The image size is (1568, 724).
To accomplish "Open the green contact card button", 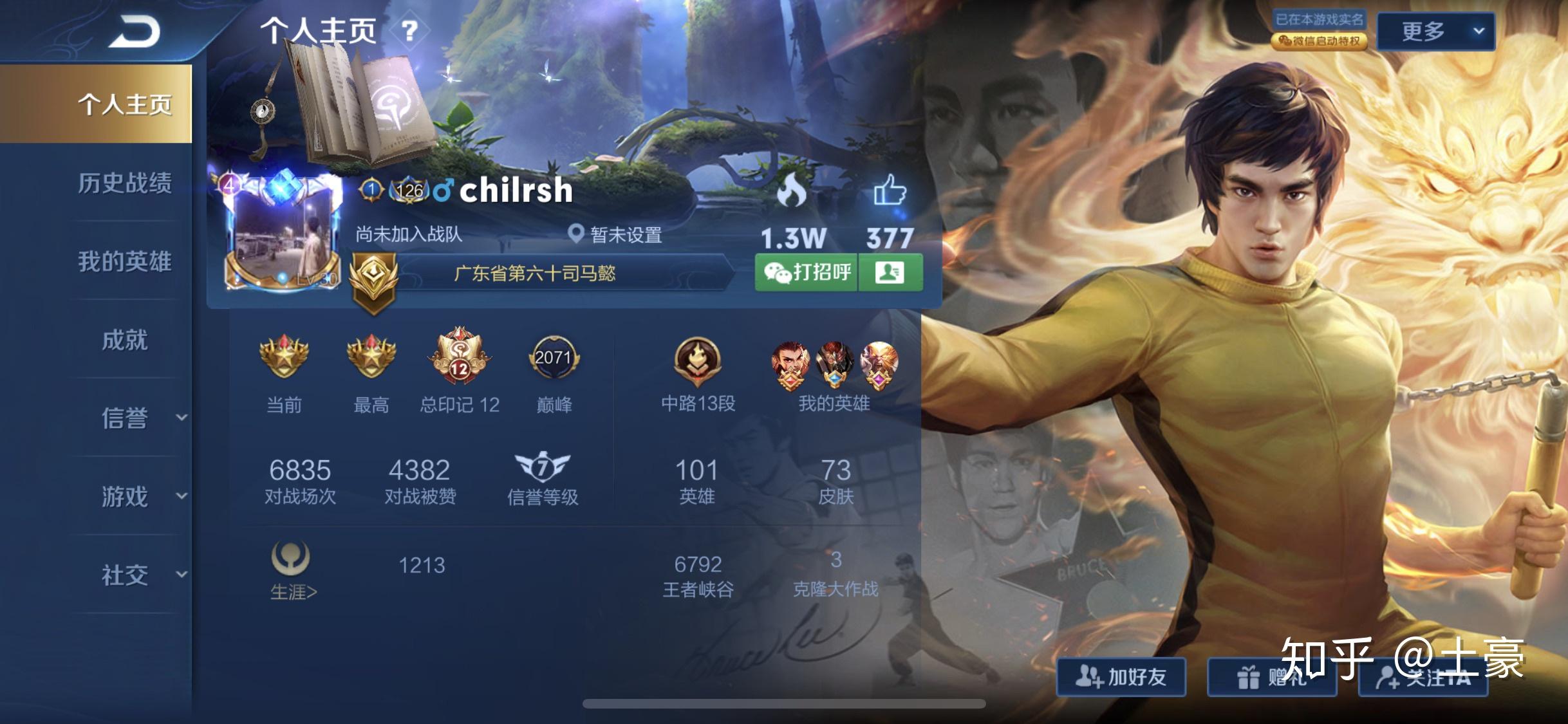I will click(890, 272).
